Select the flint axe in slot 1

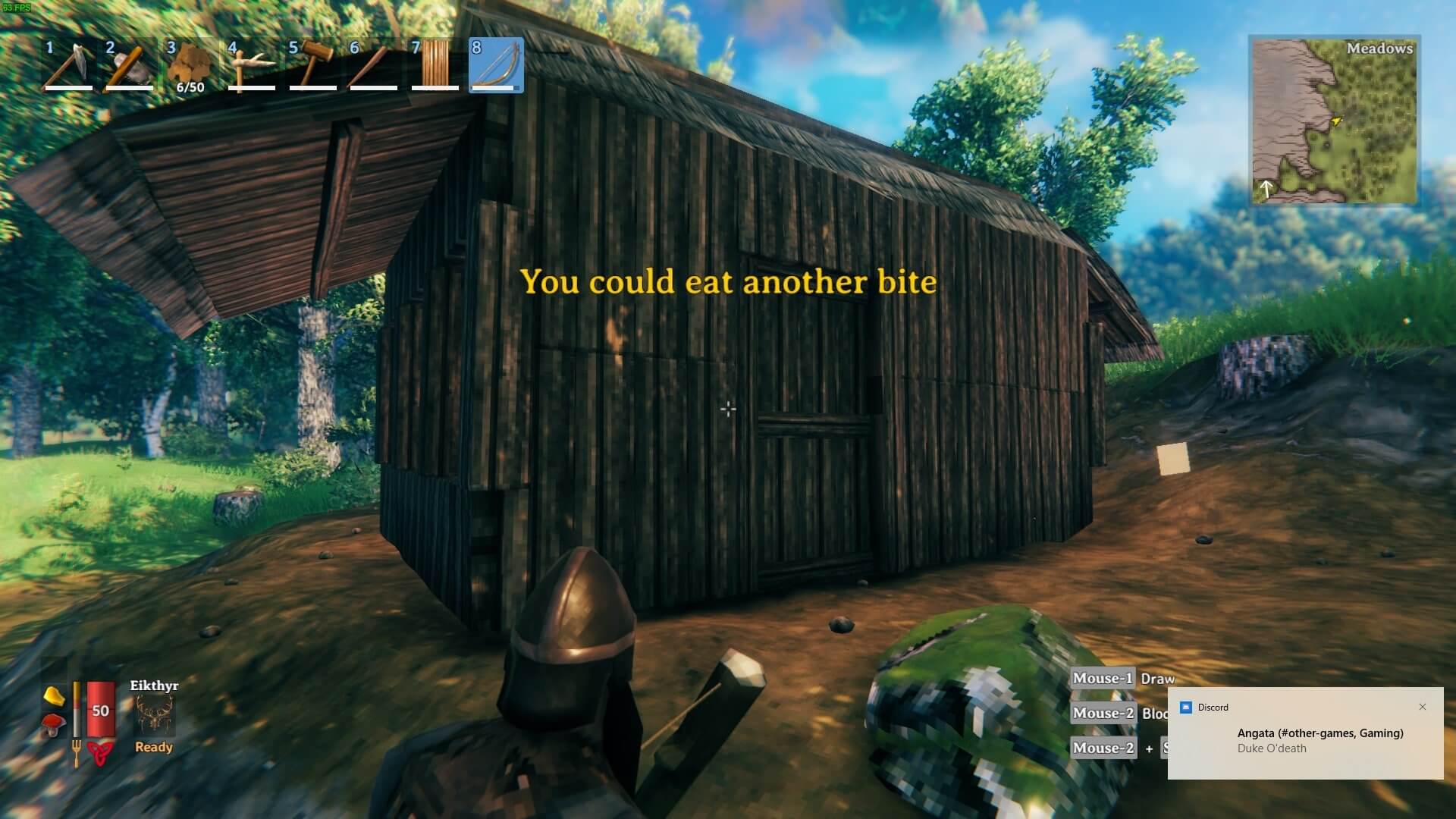click(69, 65)
